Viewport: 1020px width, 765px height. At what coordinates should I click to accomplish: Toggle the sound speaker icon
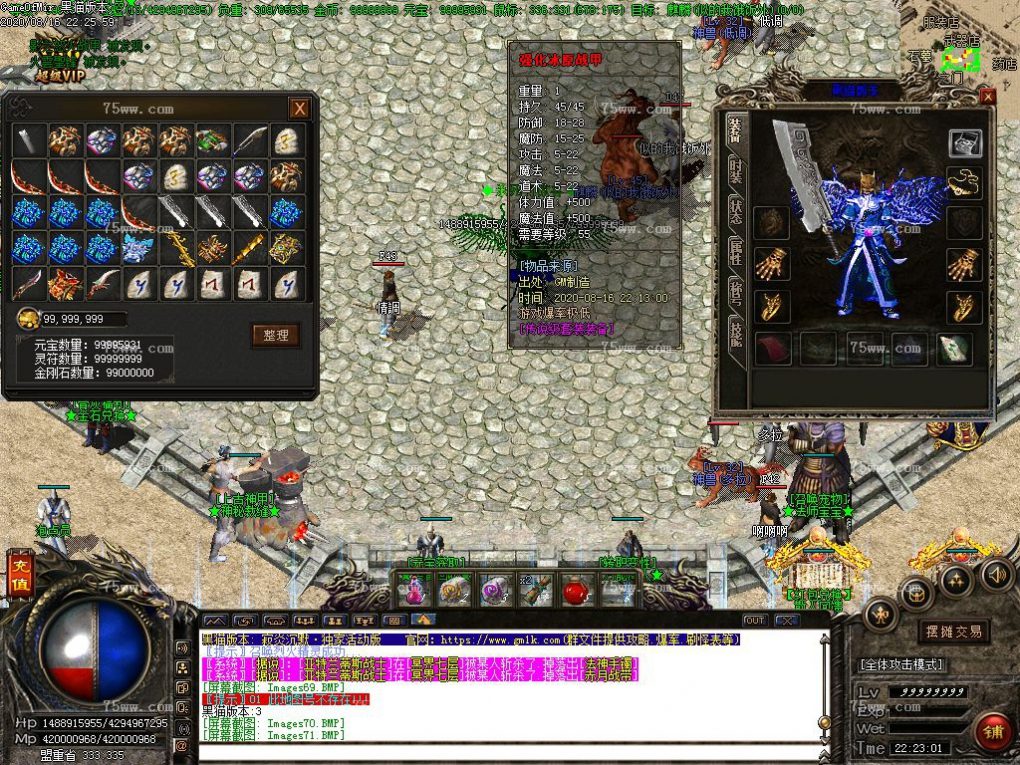tap(994, 574)
